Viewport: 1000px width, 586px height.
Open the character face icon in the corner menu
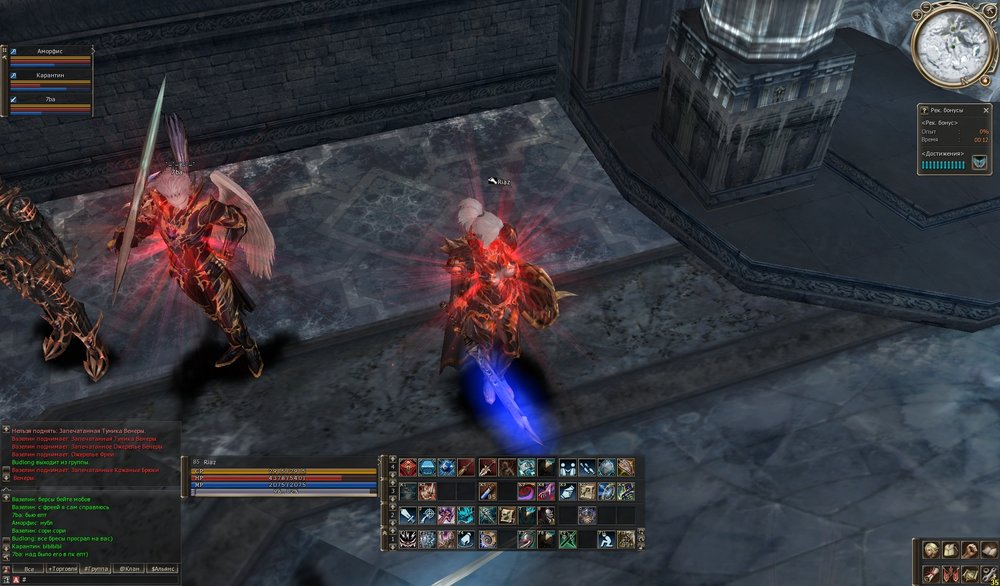[x=931, y=550]
